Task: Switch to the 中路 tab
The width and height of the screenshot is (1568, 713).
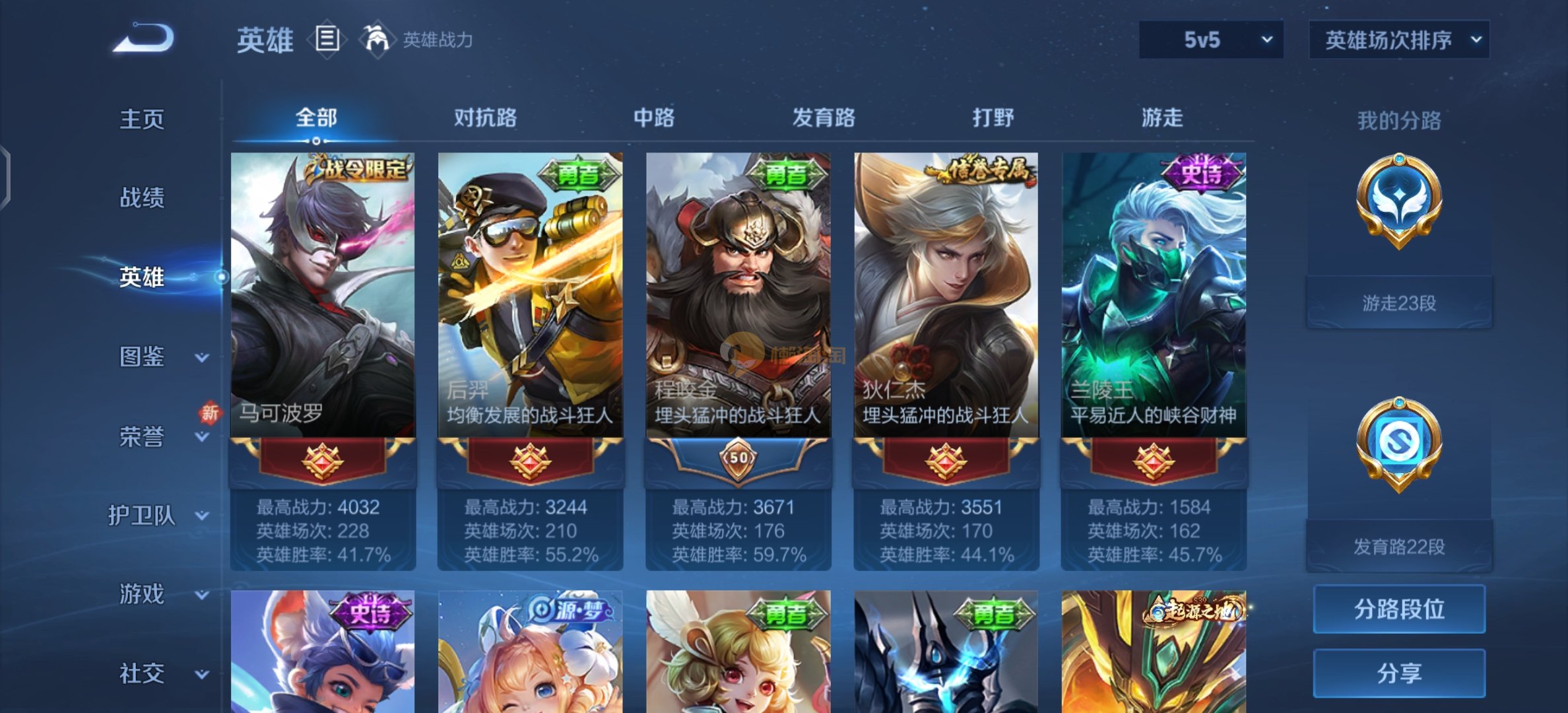Action: [x=654, y=118]
